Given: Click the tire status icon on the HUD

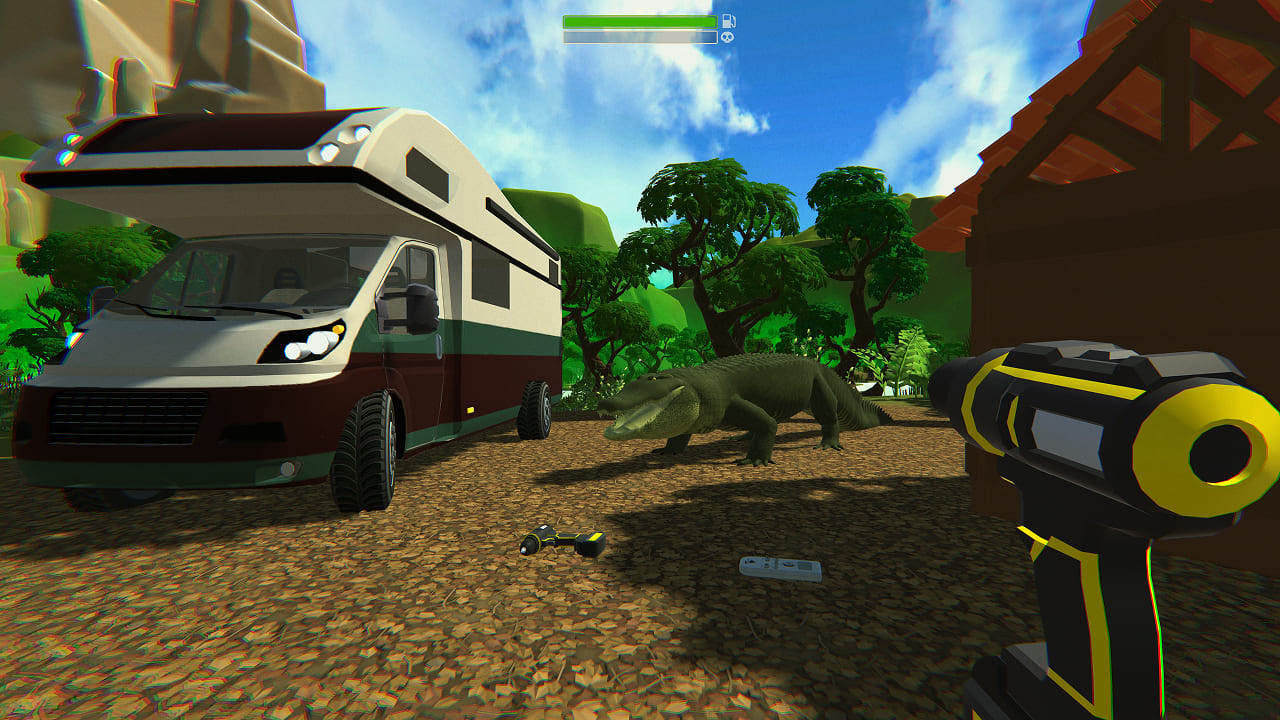Looking at the screenshot, I should [x=727, y=37].
